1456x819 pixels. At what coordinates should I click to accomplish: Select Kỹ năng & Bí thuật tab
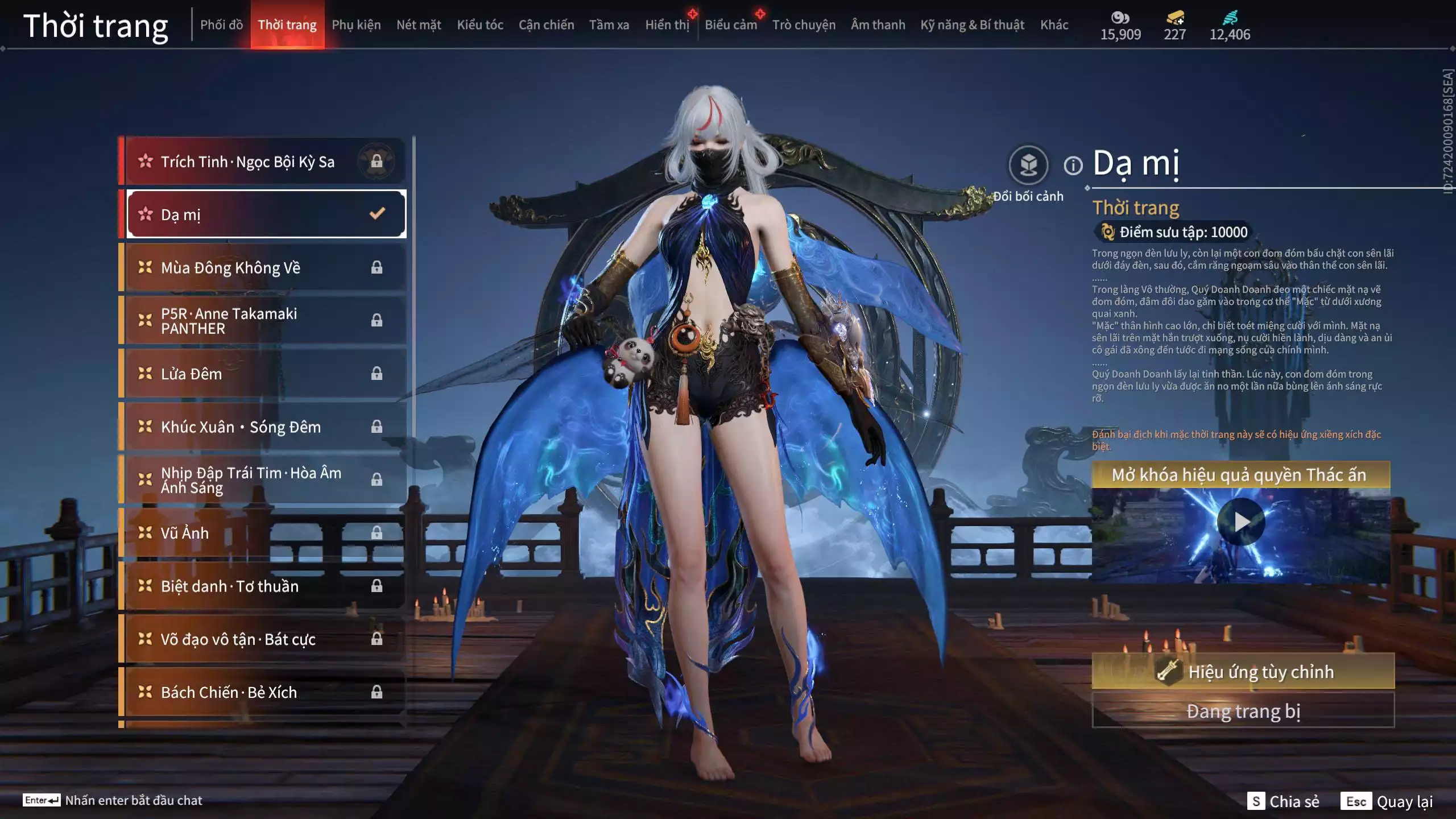[972, 25]
